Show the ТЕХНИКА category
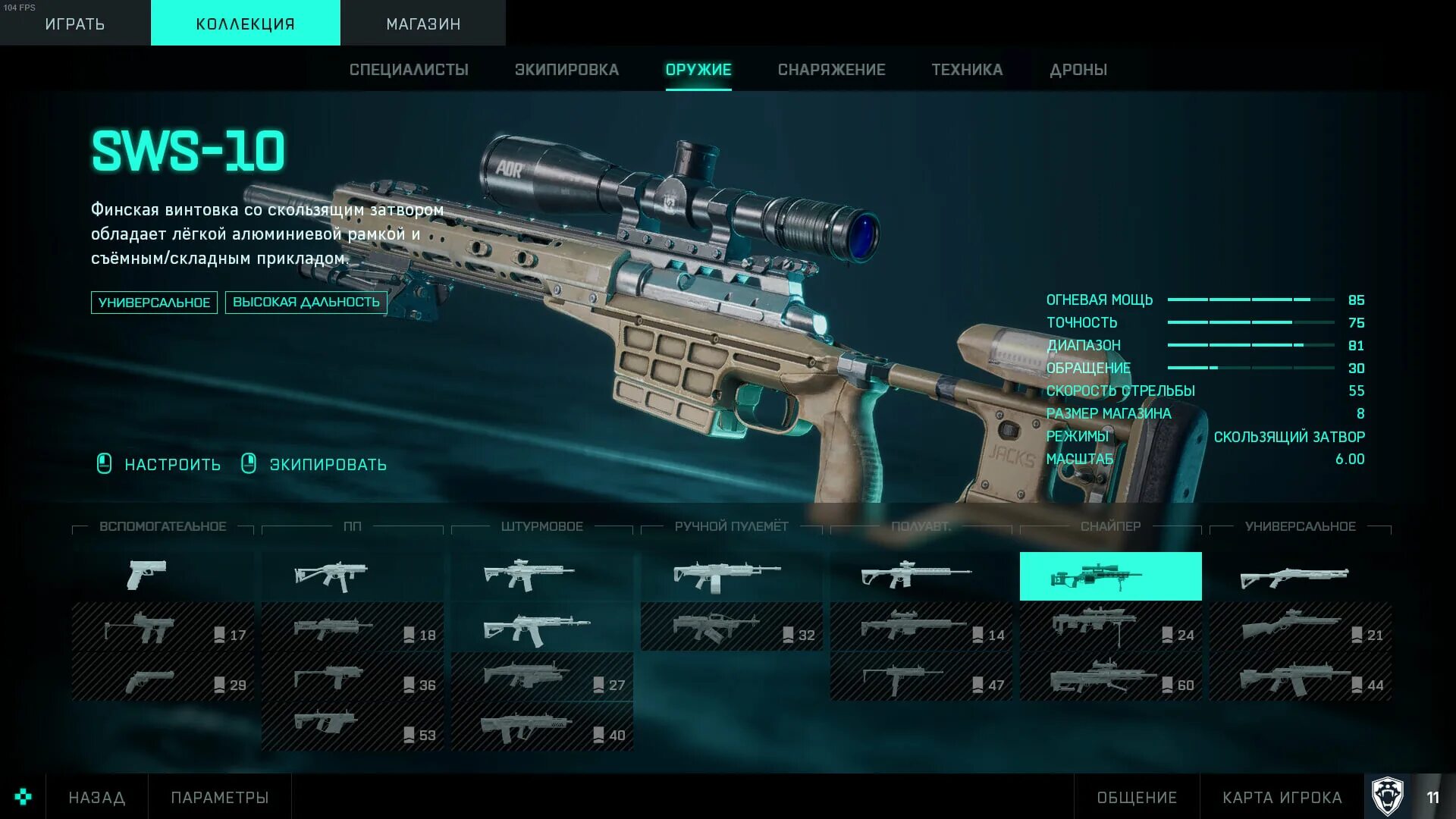Image resolution: width=1456 pixels, height=819 pixels. [967, 70]
